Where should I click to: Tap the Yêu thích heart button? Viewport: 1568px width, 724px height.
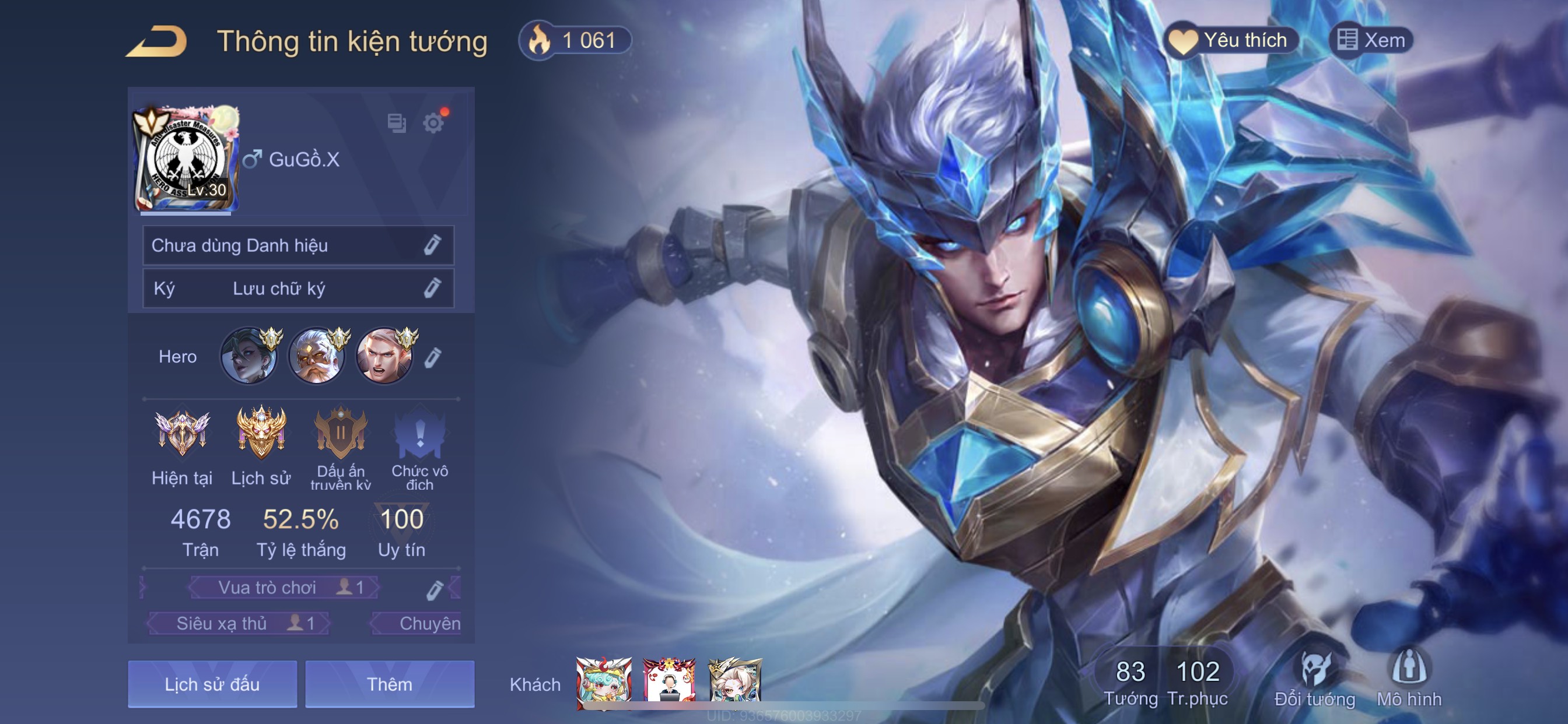[1231, 41]
